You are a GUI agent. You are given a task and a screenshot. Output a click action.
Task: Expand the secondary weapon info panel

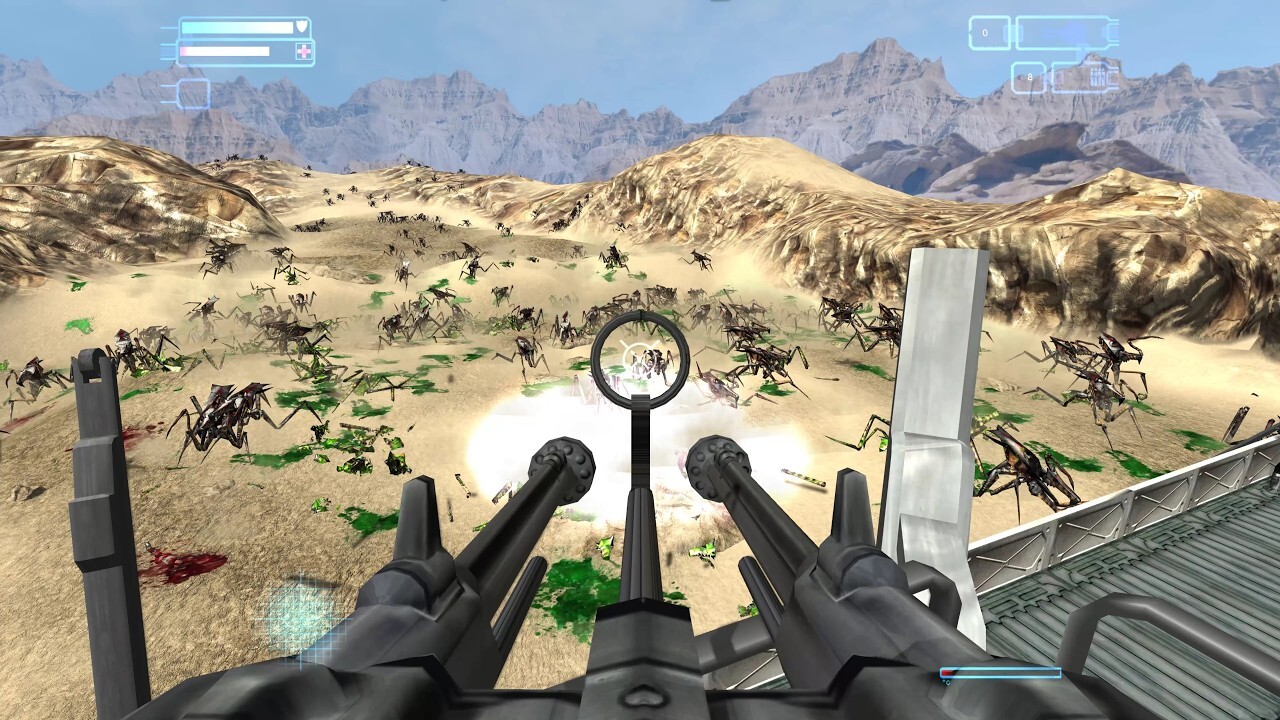(x=1085, y=76)
